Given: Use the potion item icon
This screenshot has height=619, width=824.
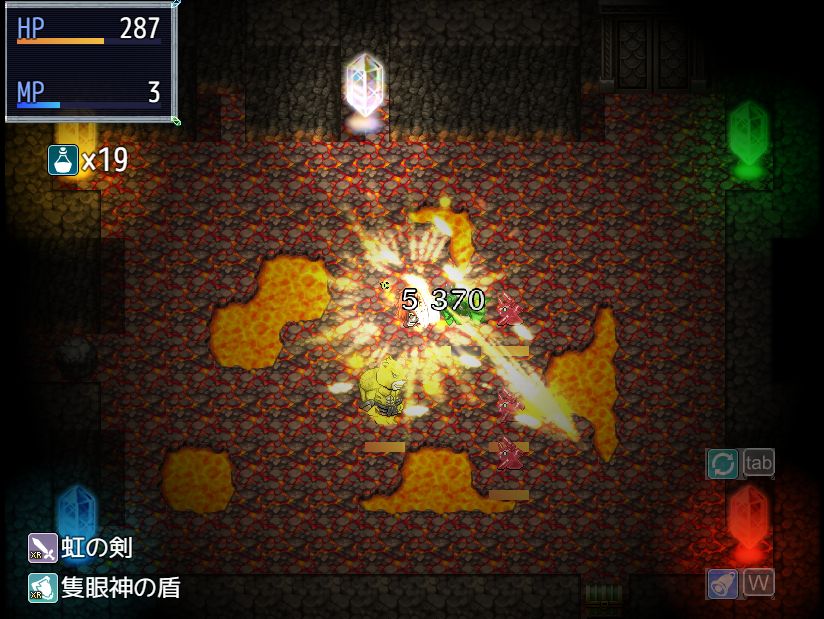Looking at the screenshot, I should tap(63, 159).
